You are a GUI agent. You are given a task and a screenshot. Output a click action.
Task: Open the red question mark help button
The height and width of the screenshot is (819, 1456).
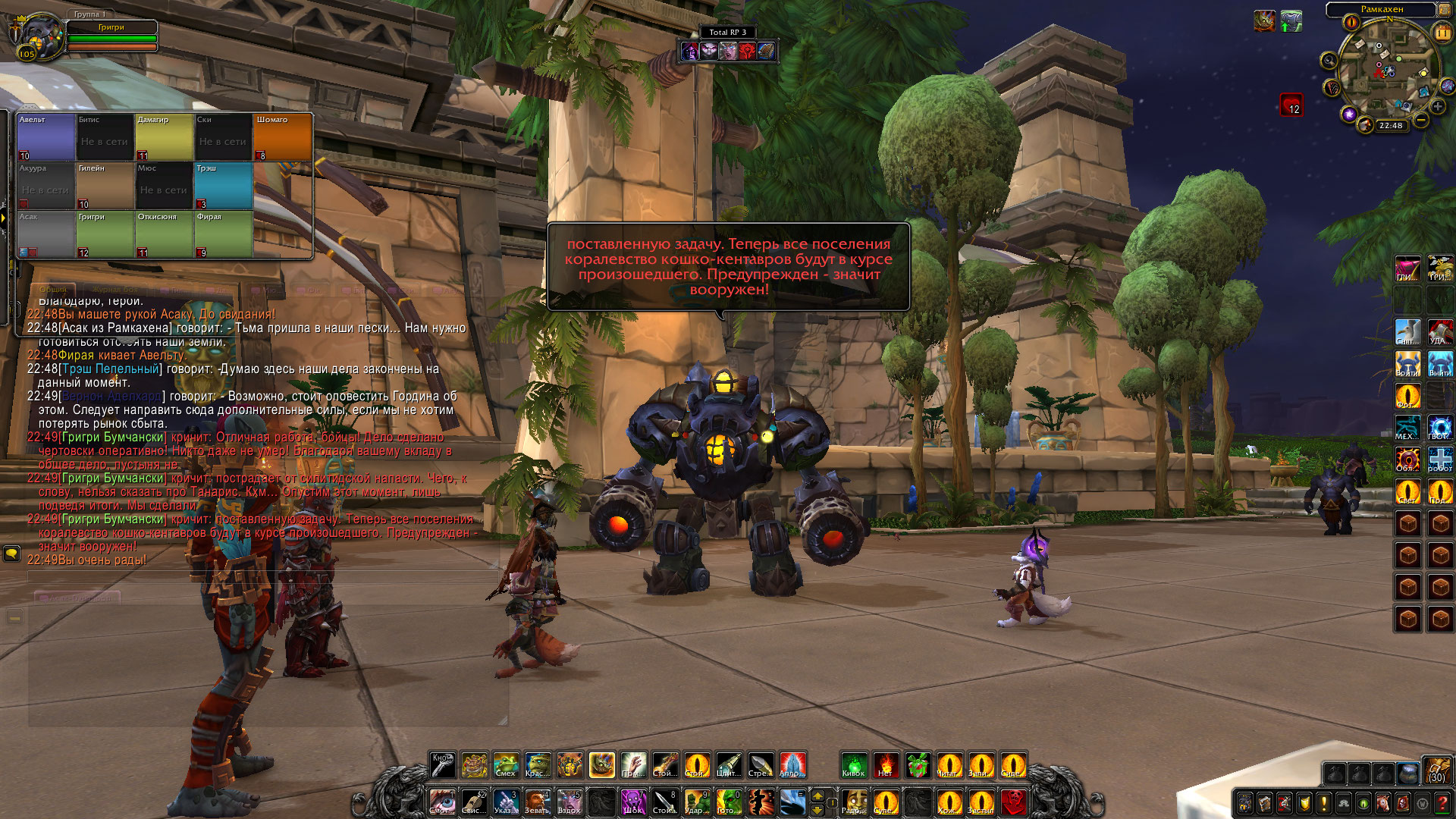tap(1442, 803)
